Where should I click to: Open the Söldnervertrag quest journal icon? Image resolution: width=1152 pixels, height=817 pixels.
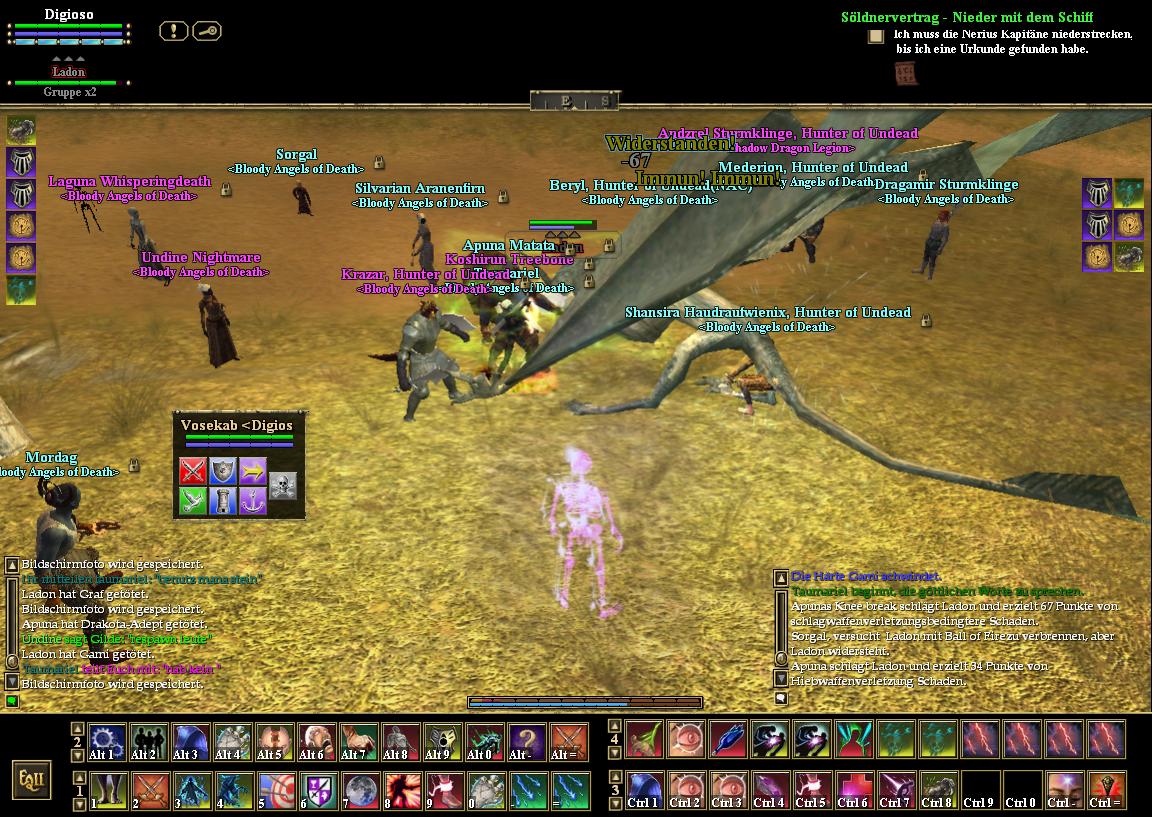pos(876,36)
